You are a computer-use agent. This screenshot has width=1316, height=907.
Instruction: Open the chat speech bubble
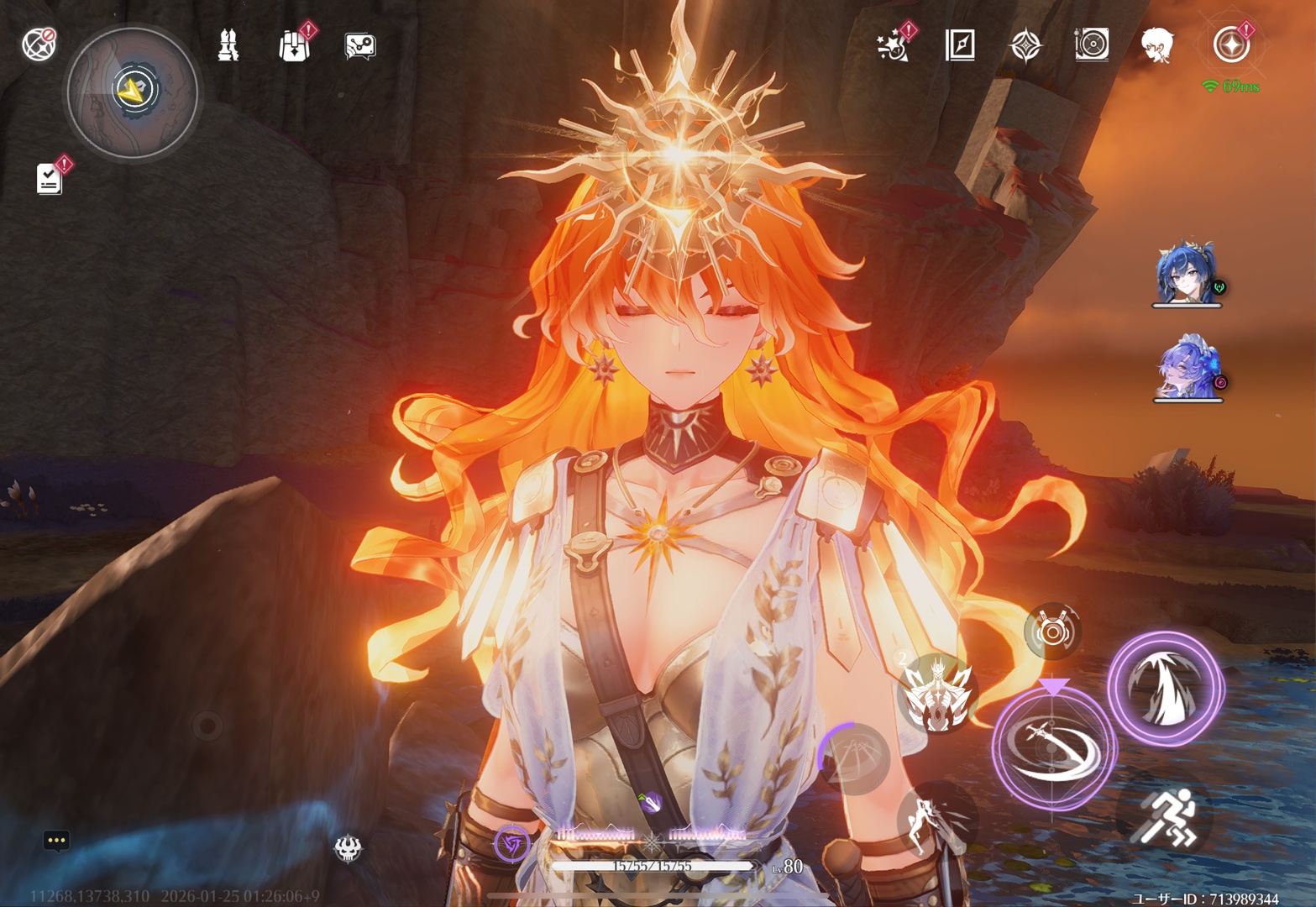(x=56, y=840)
